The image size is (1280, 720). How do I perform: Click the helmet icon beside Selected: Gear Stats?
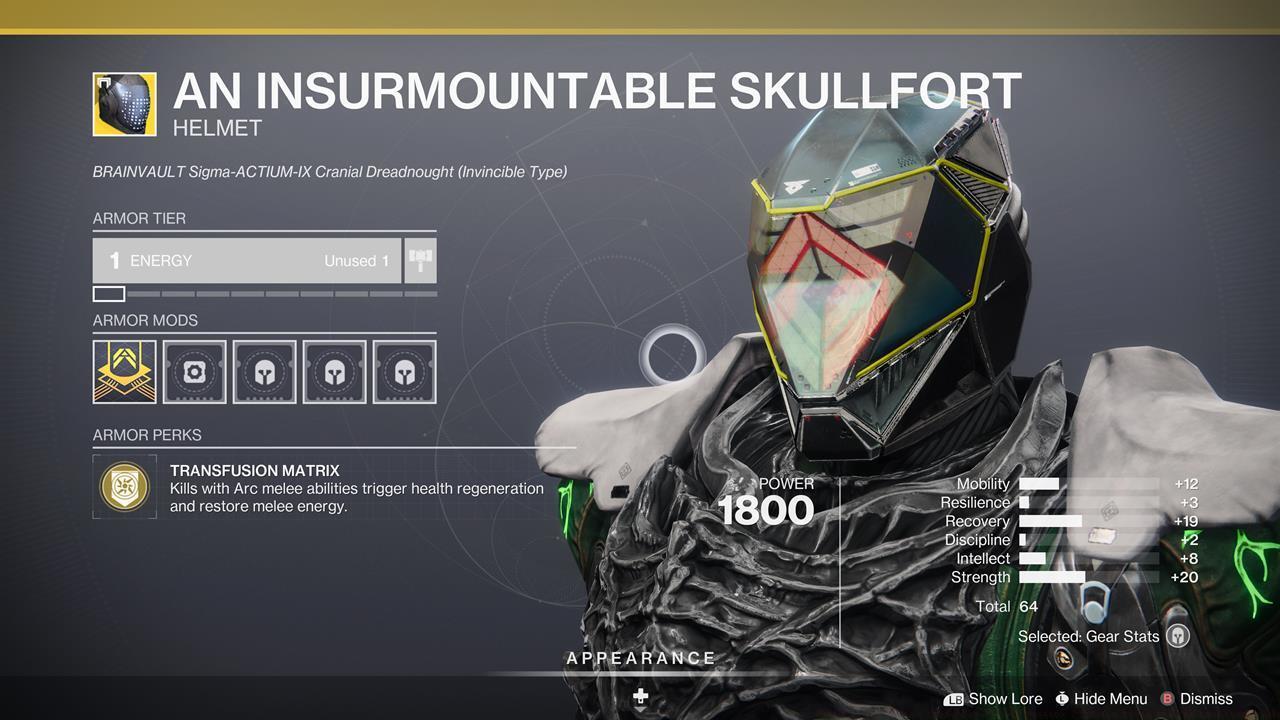1177,636
